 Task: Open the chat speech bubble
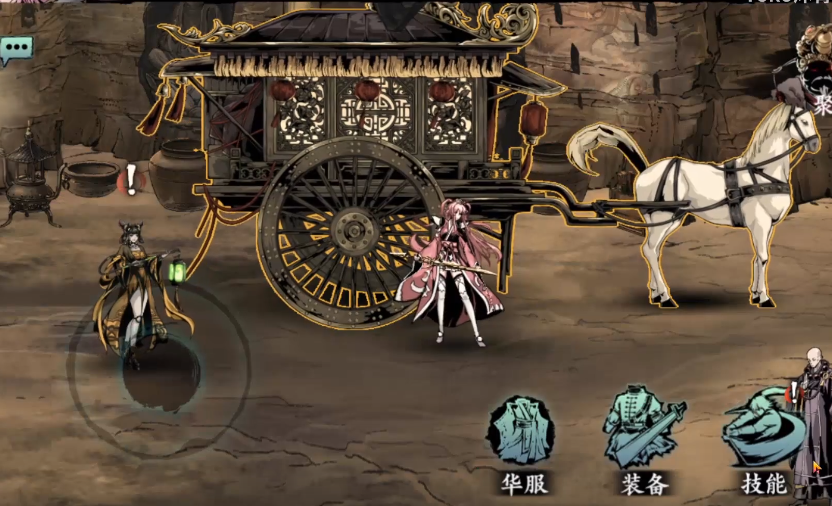pyautogui.click(x=16, y=48)
